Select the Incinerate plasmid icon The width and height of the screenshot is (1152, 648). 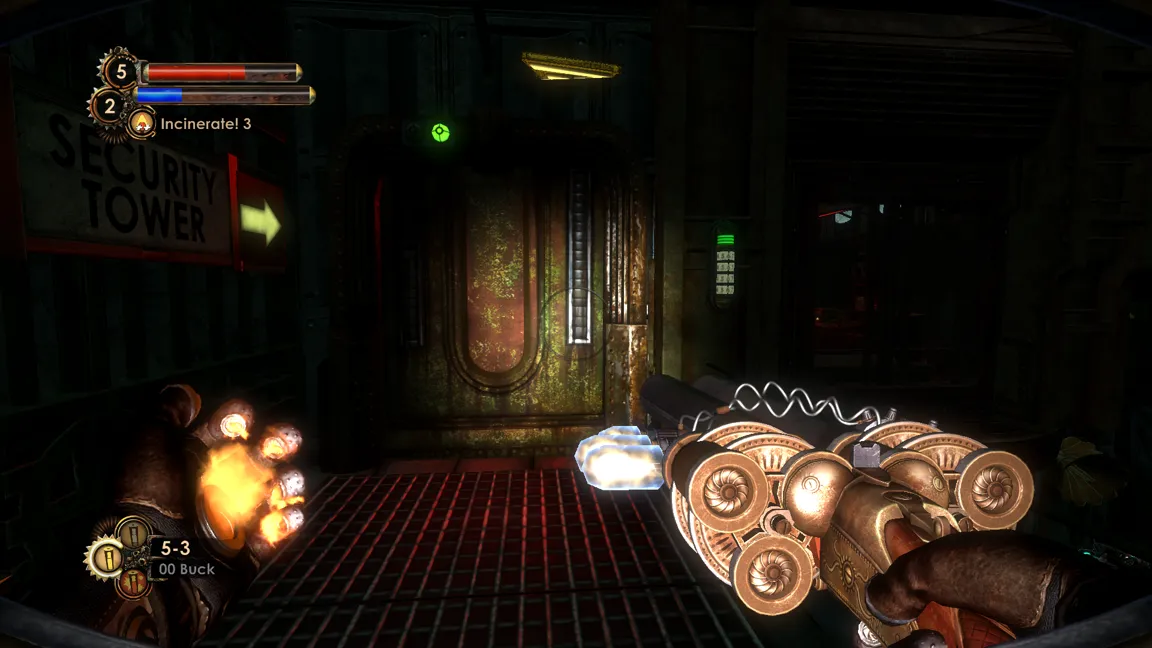pyautogui.click(x=143, y=124)
